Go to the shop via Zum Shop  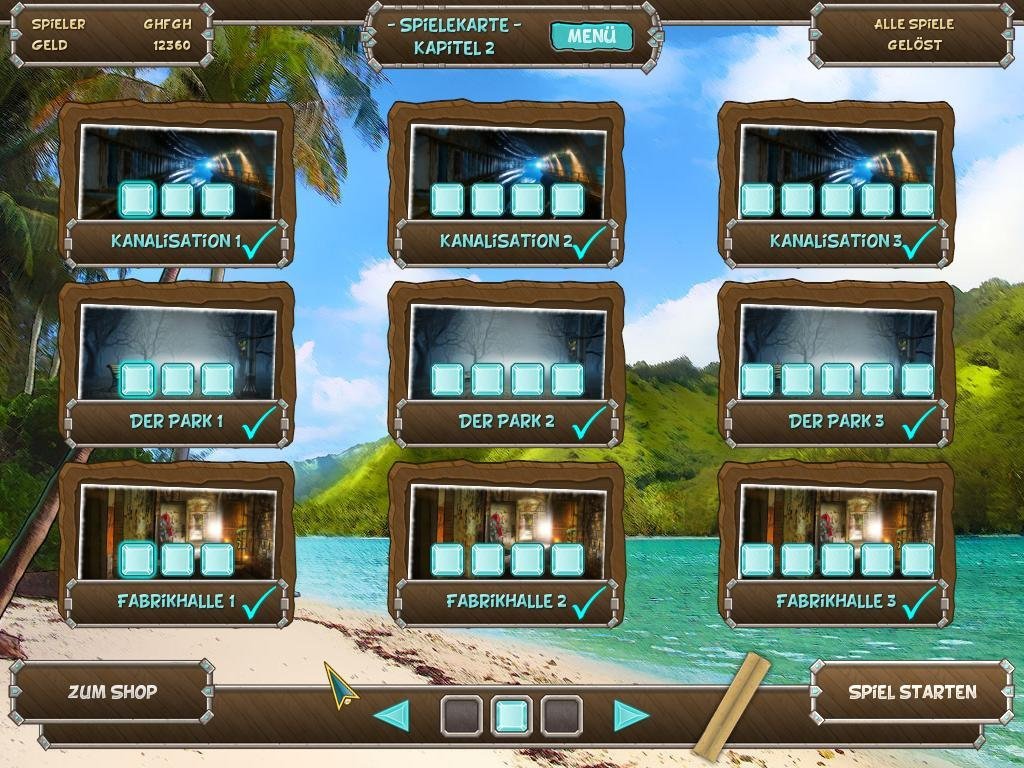coord(112,692)
